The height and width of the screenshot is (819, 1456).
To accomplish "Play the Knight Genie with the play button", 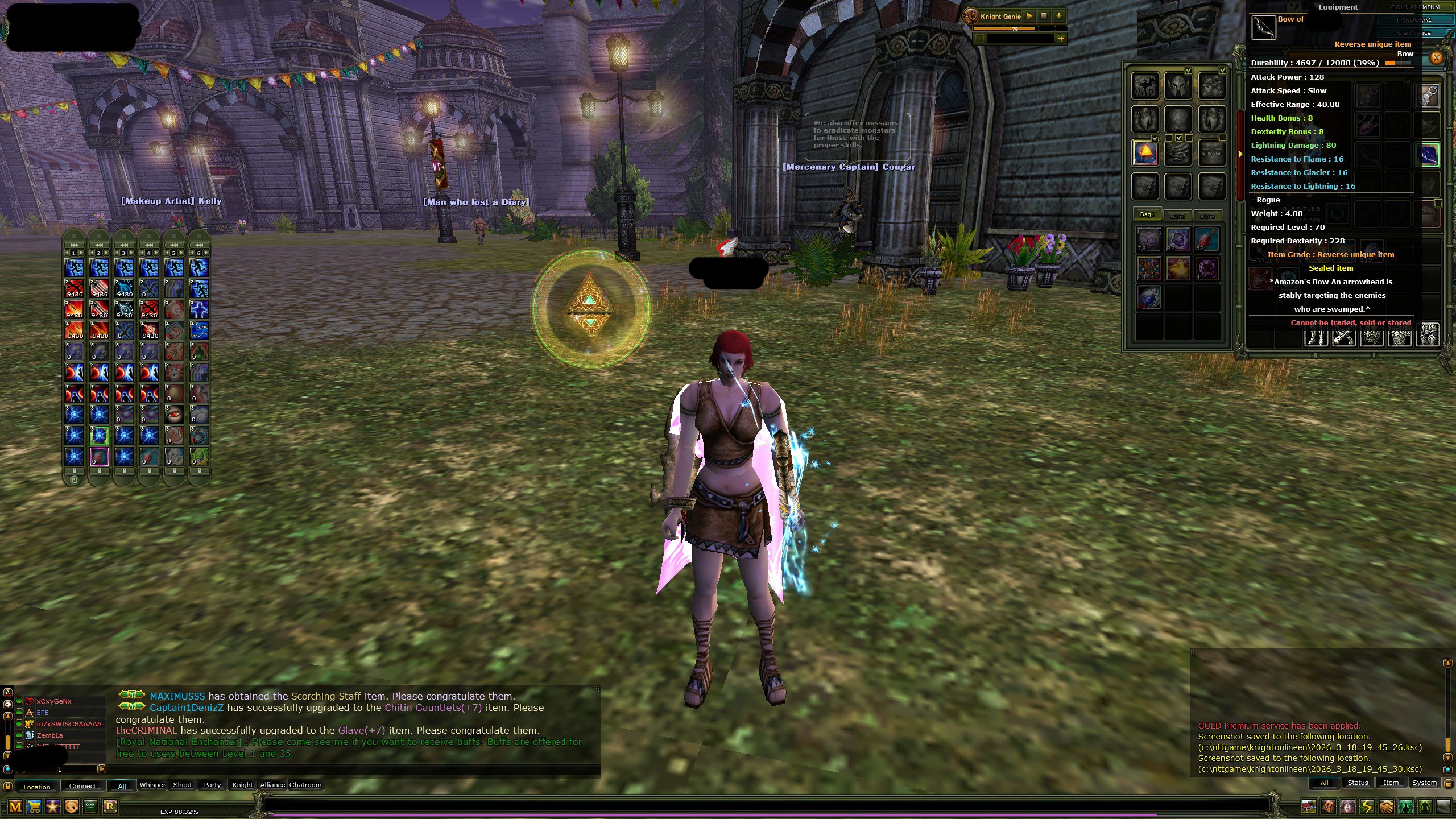I will (1030, 16).
